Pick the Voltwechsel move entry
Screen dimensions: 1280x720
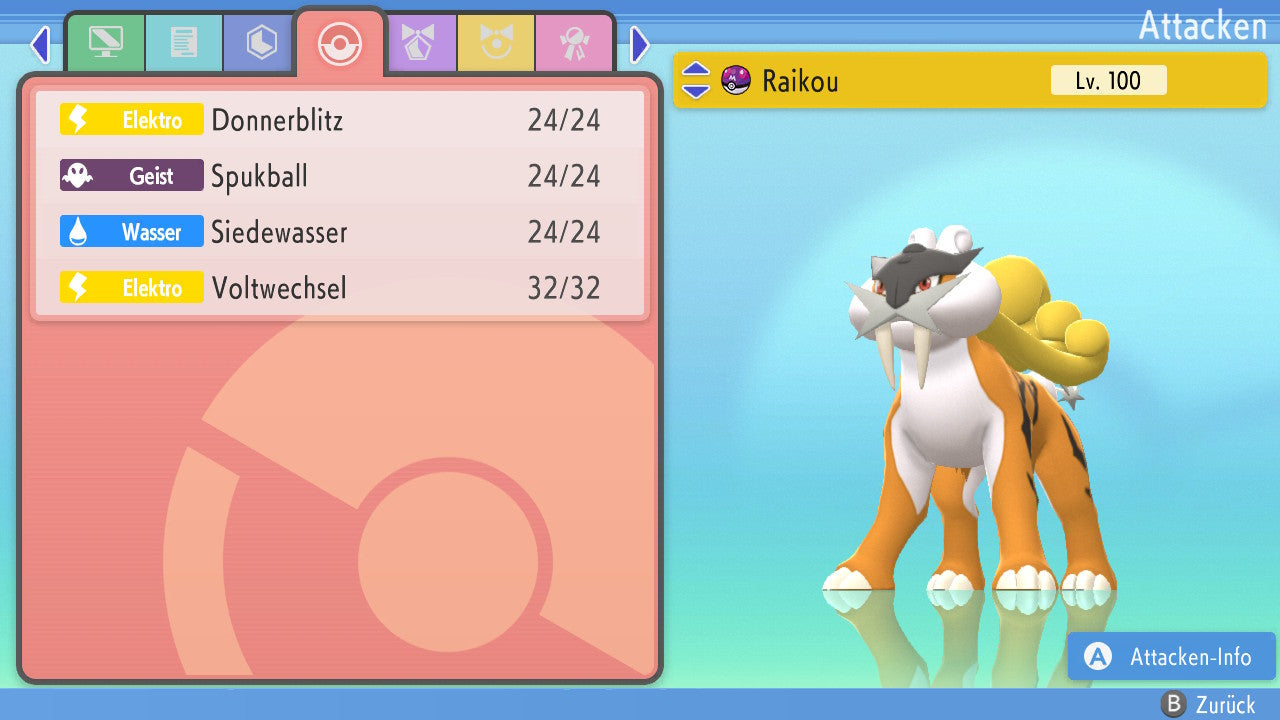tap(340, 288)
